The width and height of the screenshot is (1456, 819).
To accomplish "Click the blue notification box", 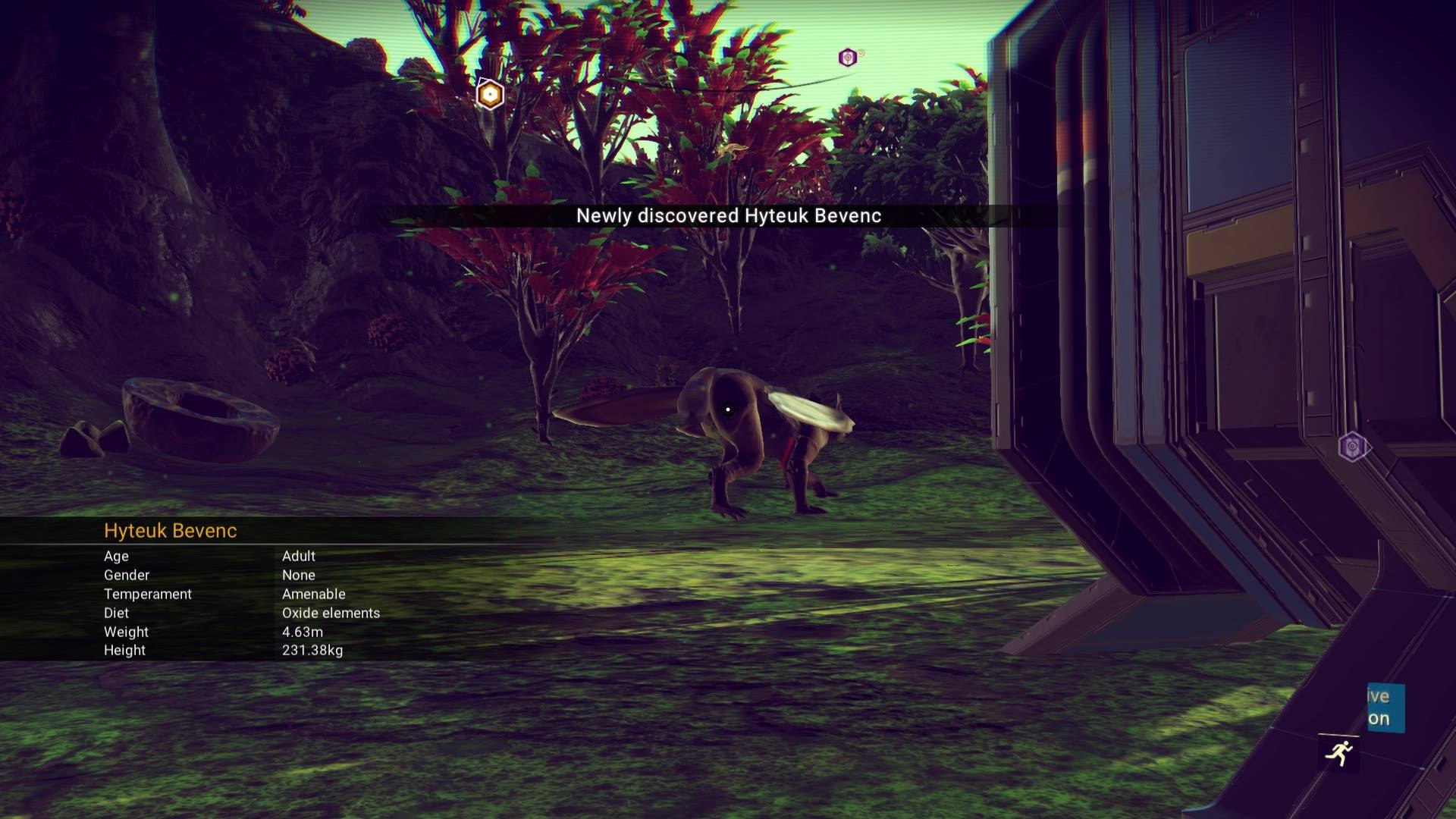I will 1385,708.
